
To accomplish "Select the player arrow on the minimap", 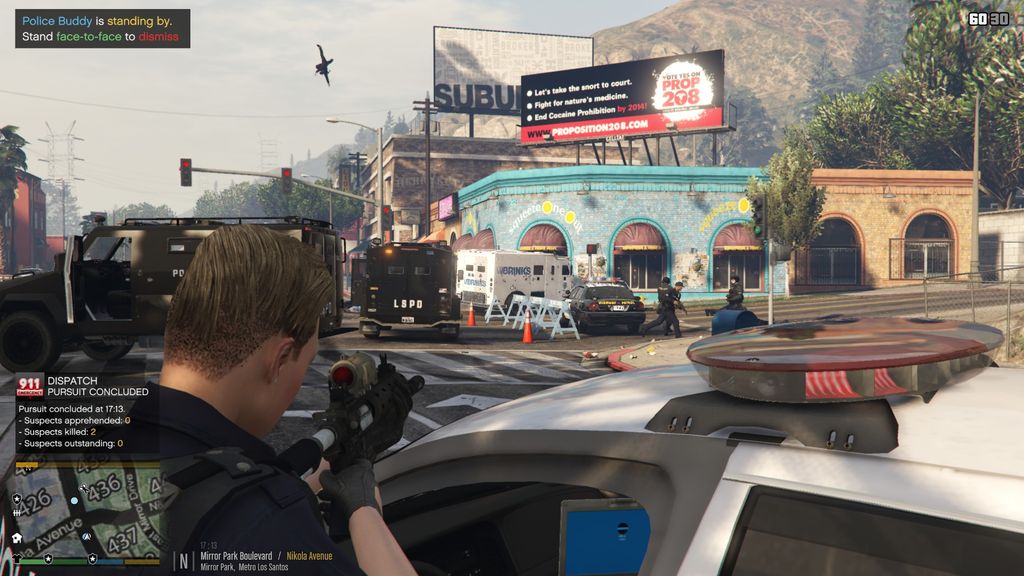I will point(88,537).
